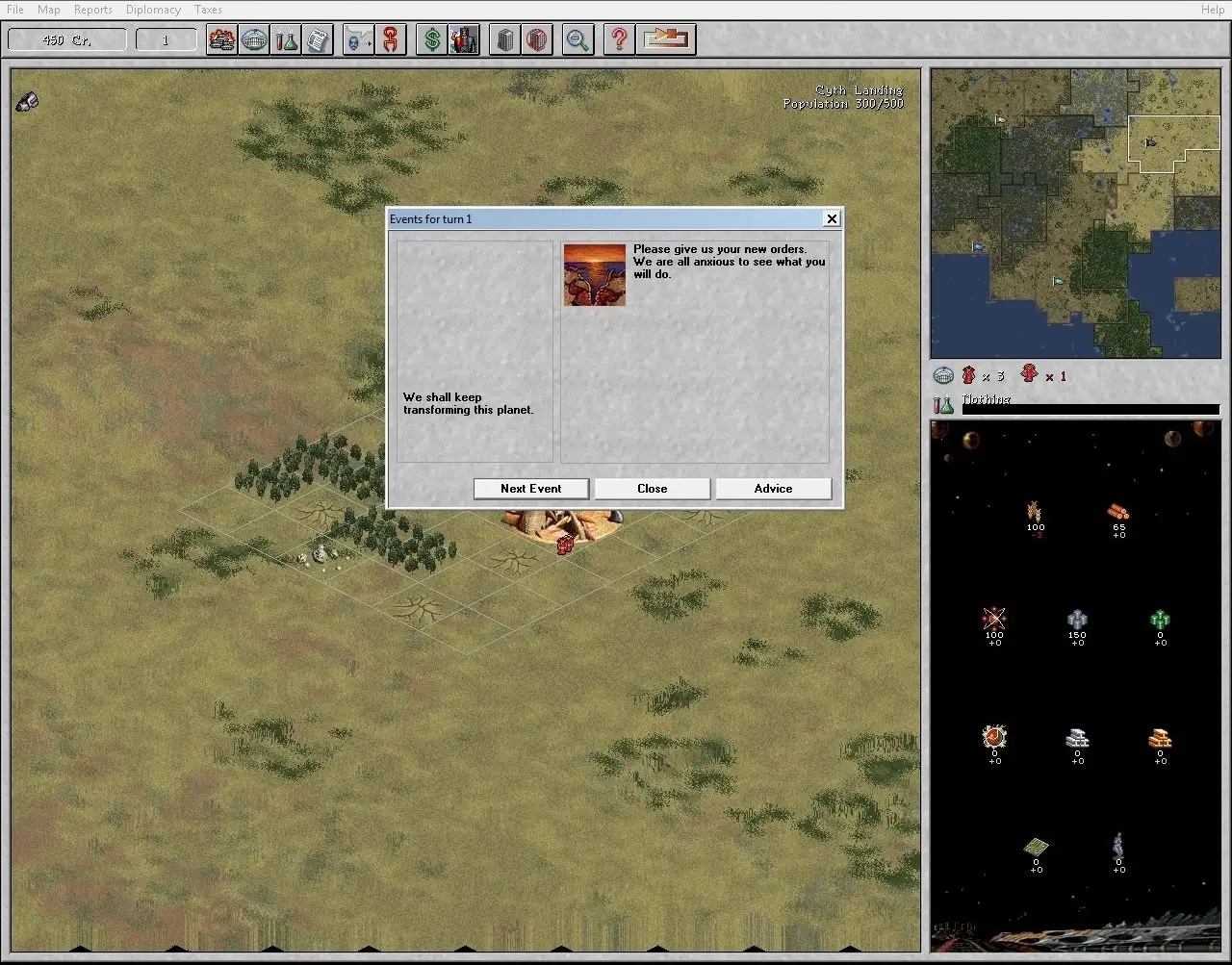1232x965 pixels.
Task: Click the magnifying glass zoom button
Action: pos(577,40)
